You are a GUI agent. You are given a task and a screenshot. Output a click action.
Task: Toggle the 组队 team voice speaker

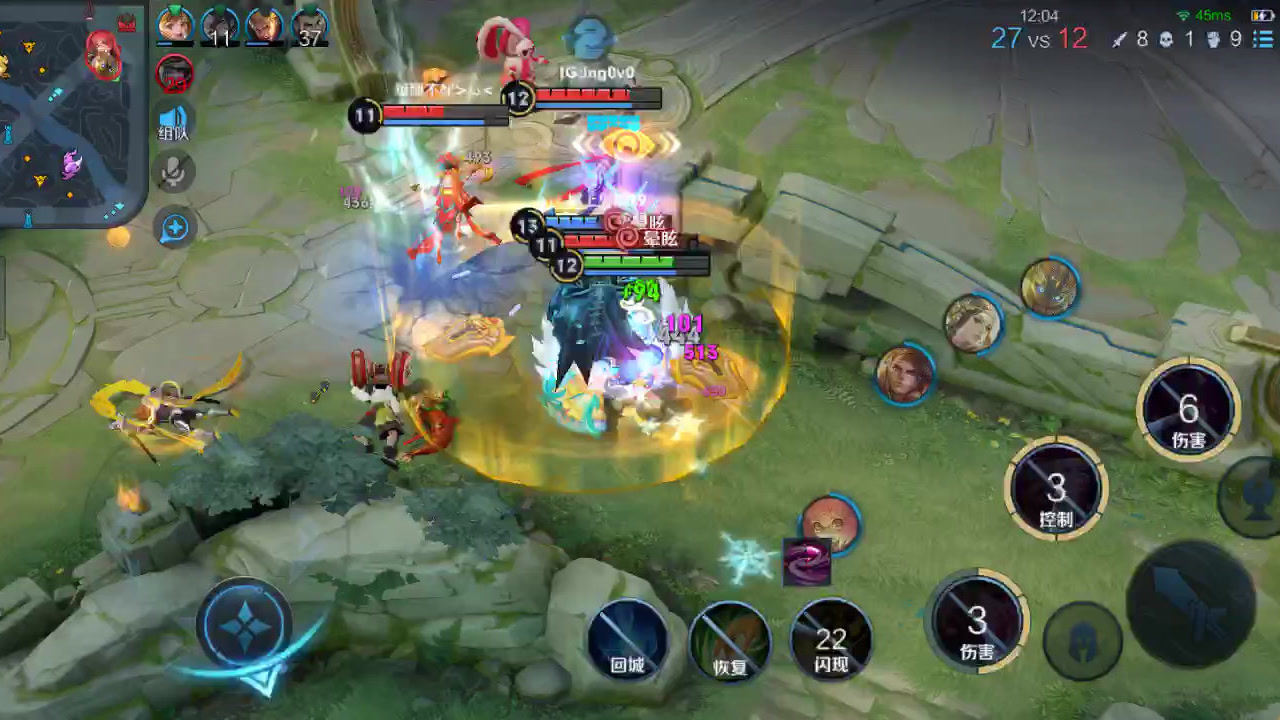174,121
